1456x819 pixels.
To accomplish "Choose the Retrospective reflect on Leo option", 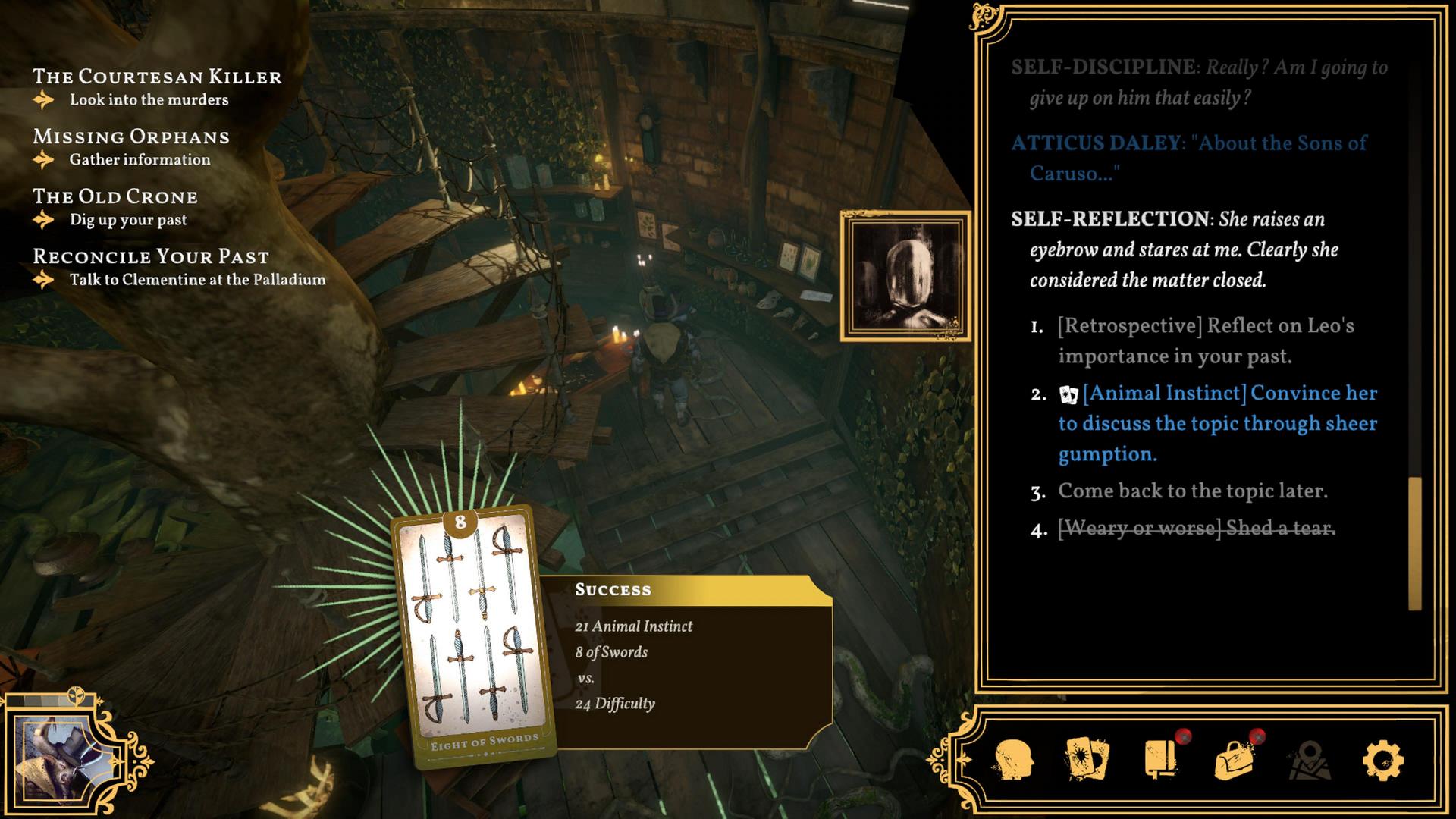I will coord(1206,341).
